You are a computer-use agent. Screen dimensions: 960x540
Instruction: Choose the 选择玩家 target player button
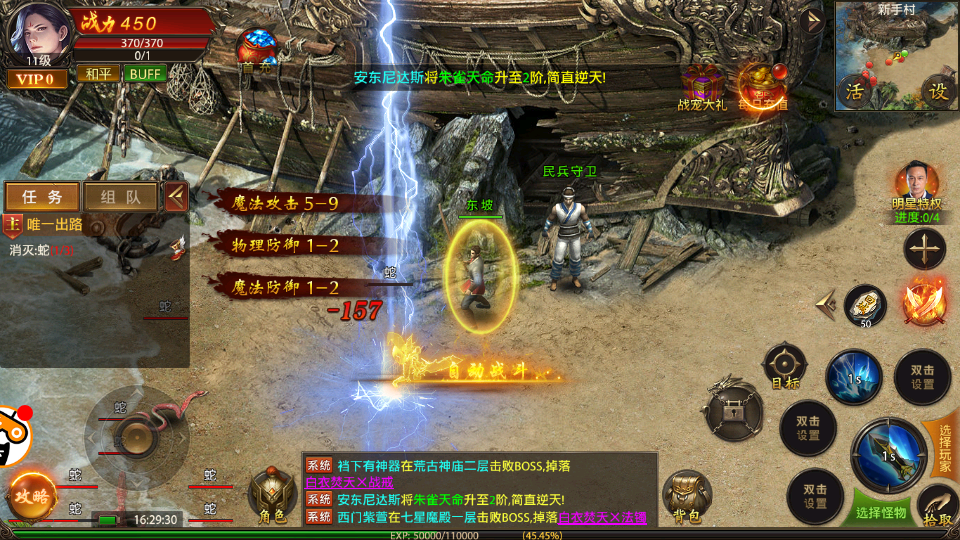[943, 445]
